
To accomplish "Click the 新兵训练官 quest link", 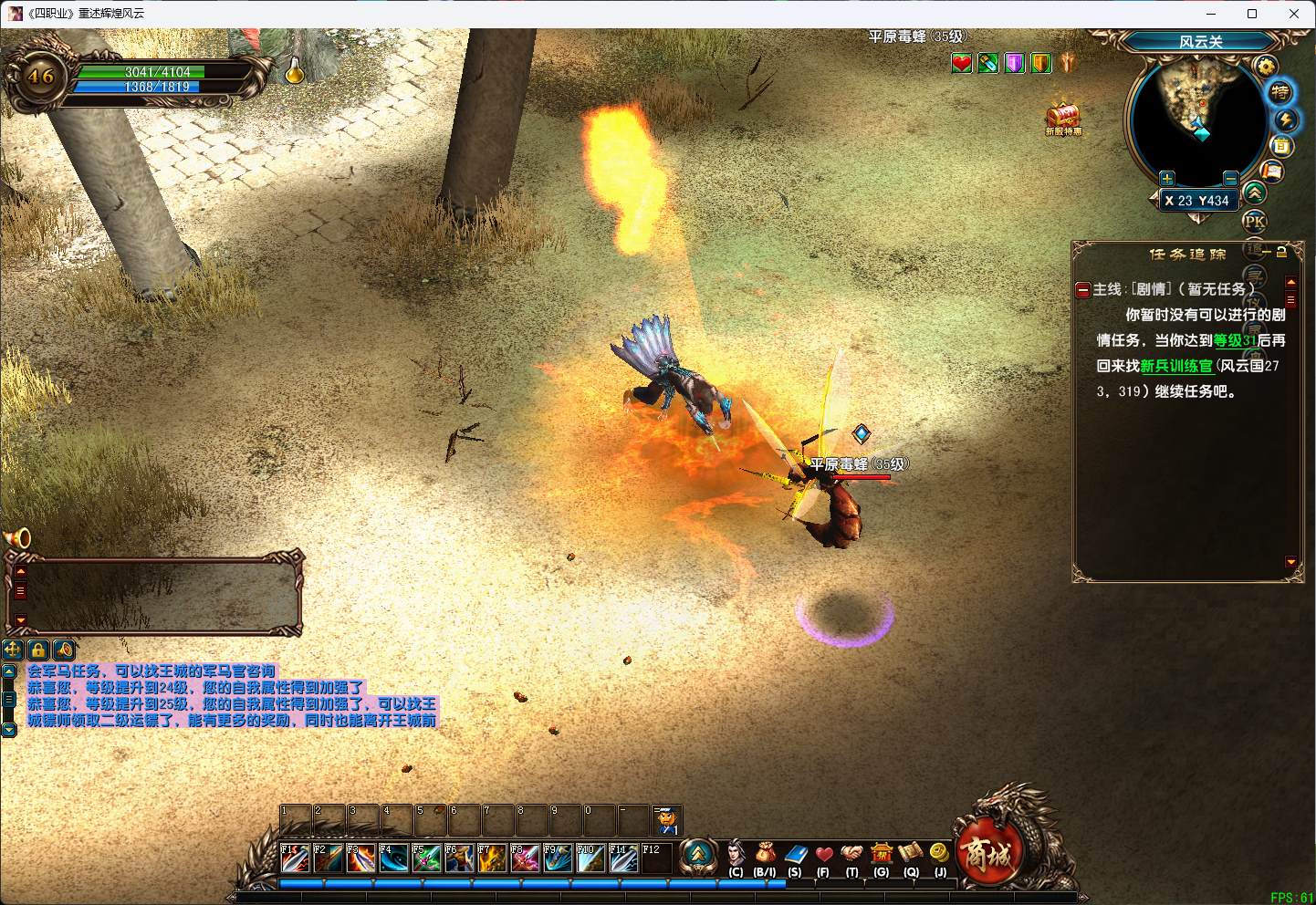I will point(1176,366).
